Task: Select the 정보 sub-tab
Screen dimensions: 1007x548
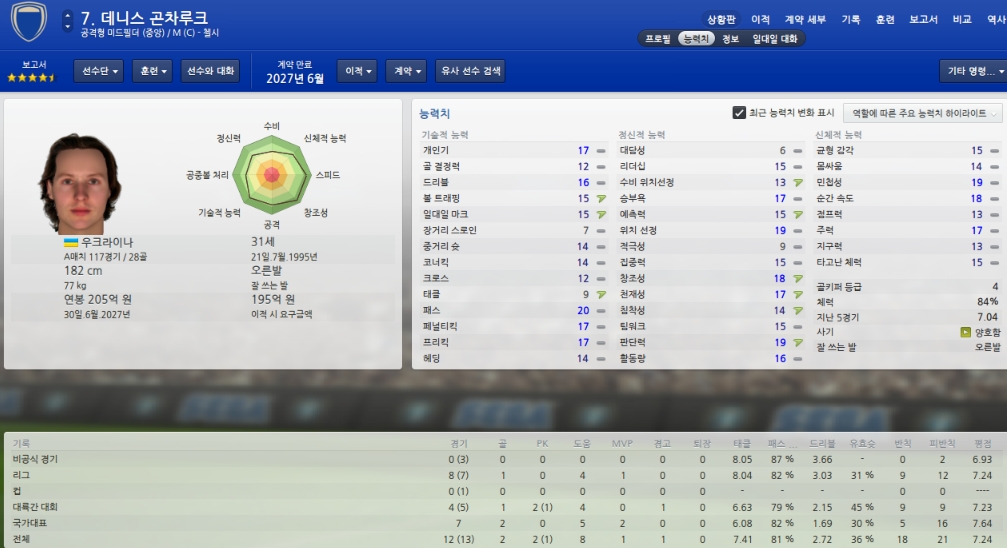Action: (x=729, y=39)
